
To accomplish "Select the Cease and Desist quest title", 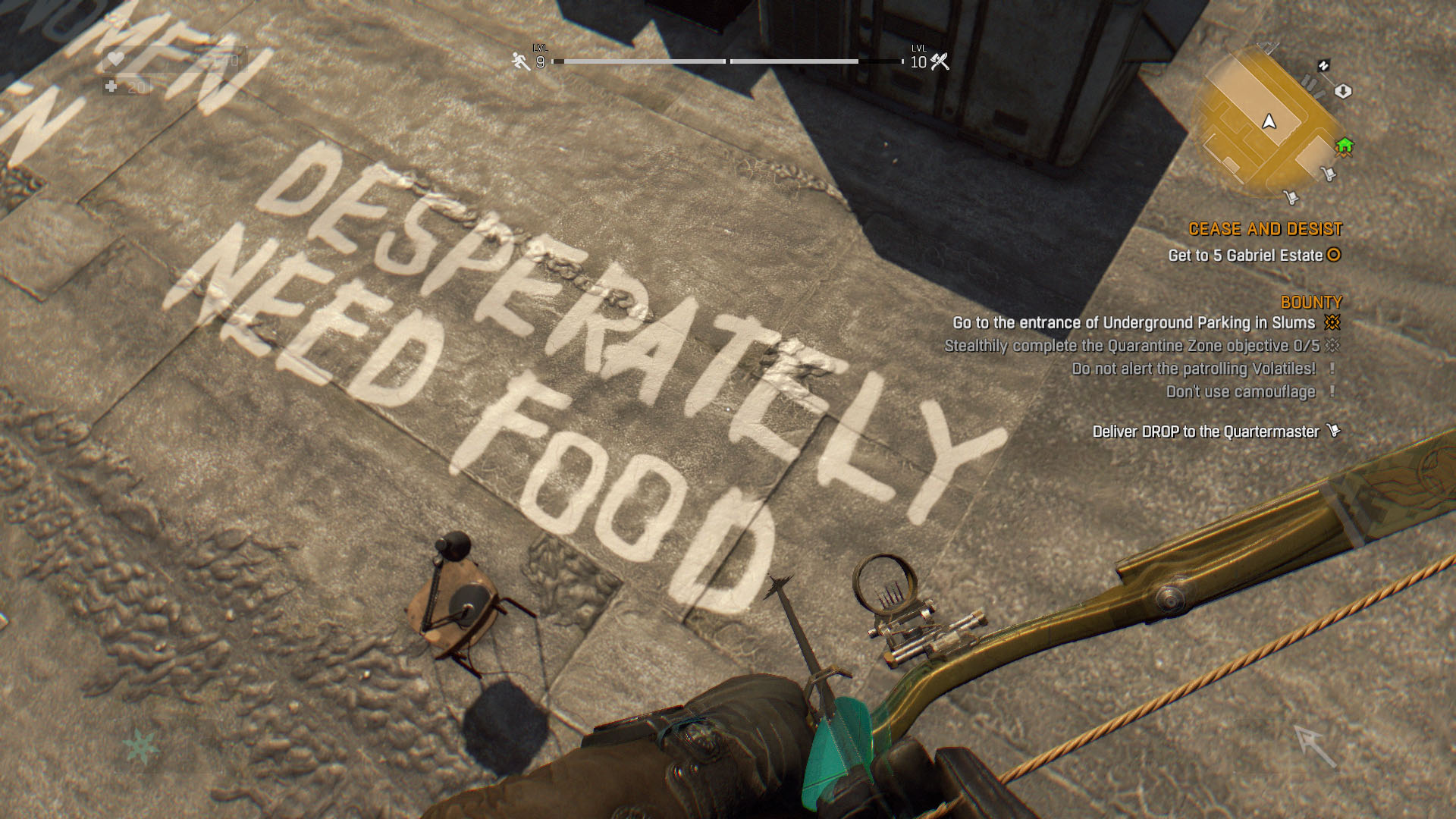I will 1265,229.
